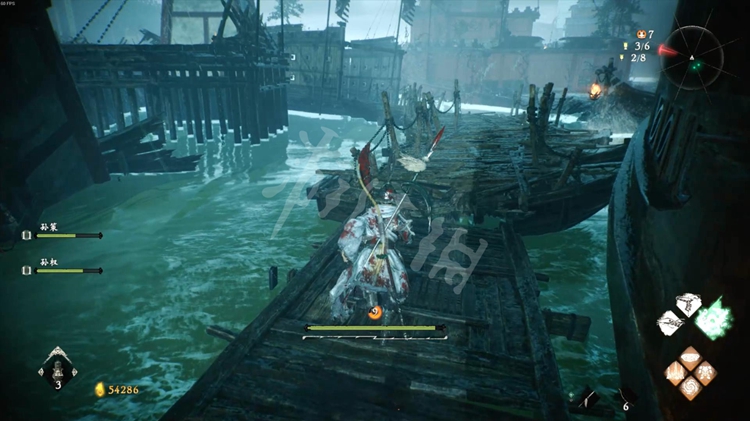Cast the orange swirl wizardry spell
Viewport: 750px width, 421px height.
690,388
